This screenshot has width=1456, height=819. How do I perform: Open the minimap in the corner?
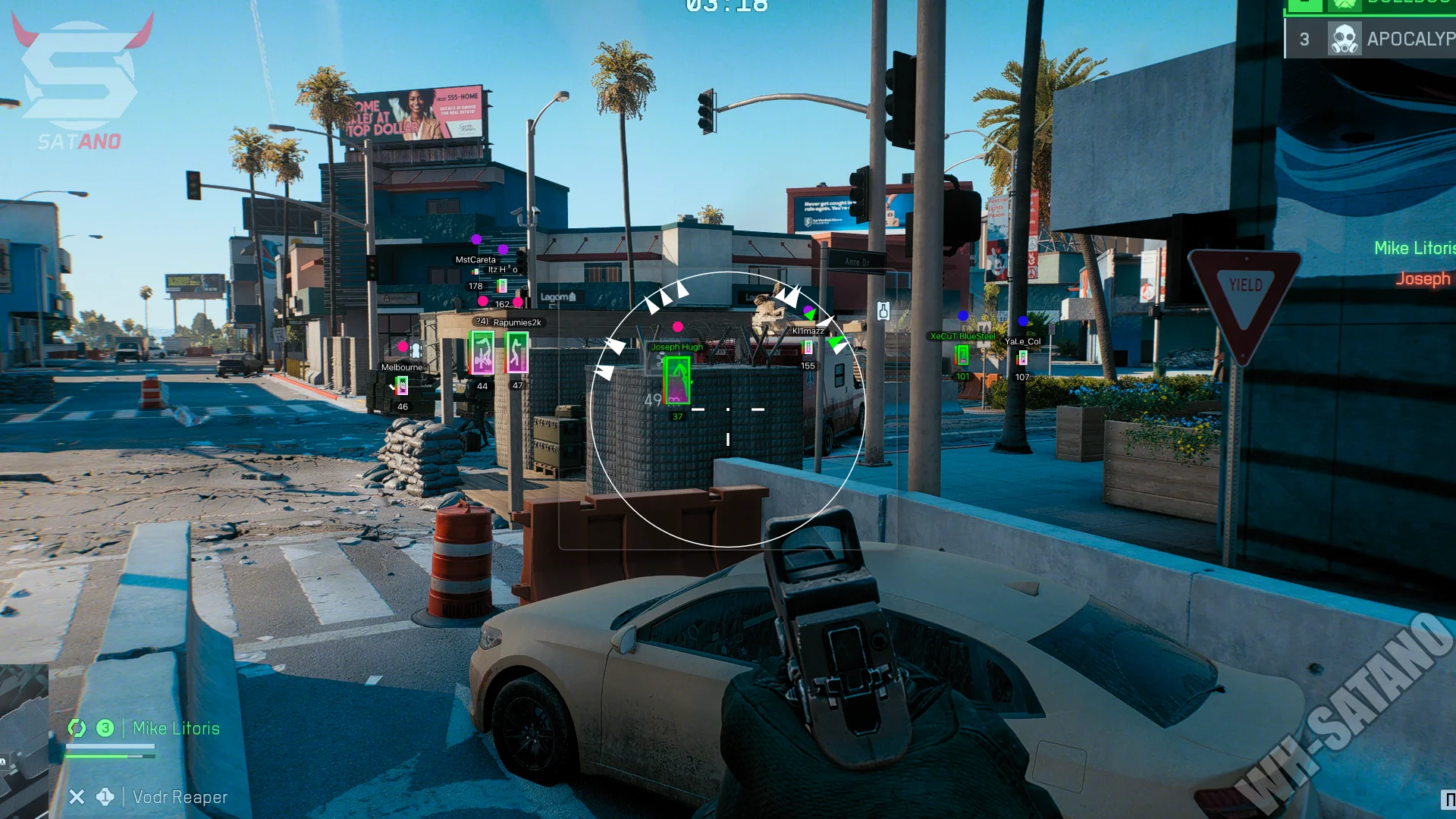coord(24,739)
